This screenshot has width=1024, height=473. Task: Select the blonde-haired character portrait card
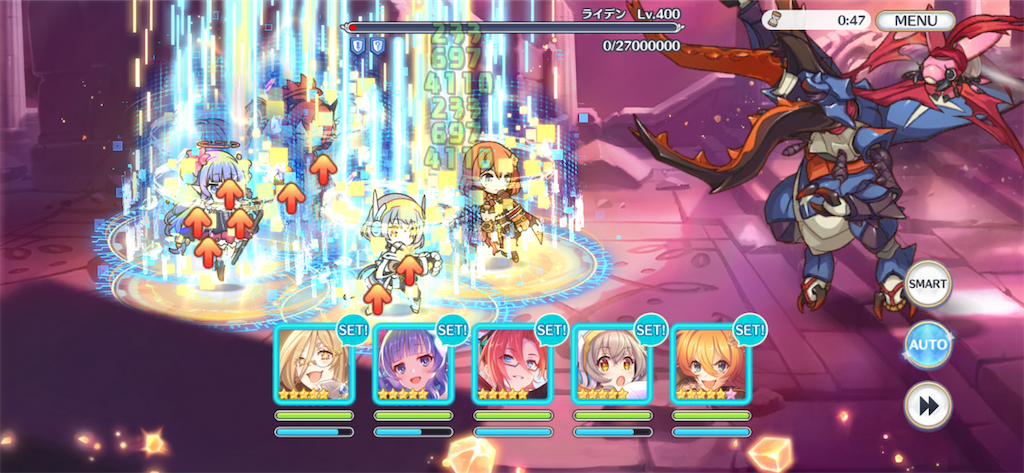(x=313, y=365)
